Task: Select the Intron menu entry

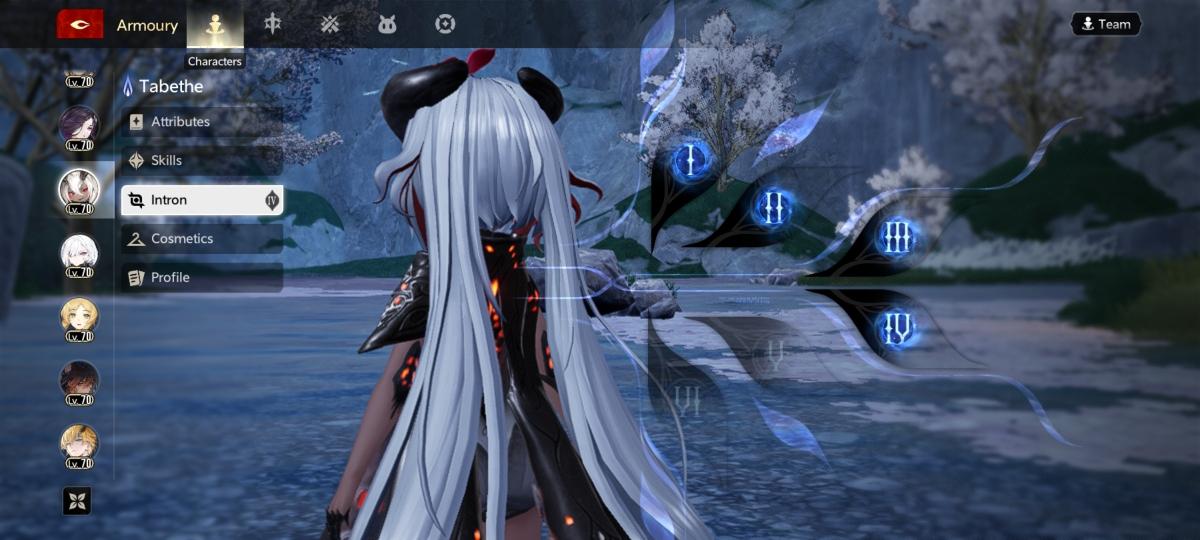Action: tap(201, 200)
